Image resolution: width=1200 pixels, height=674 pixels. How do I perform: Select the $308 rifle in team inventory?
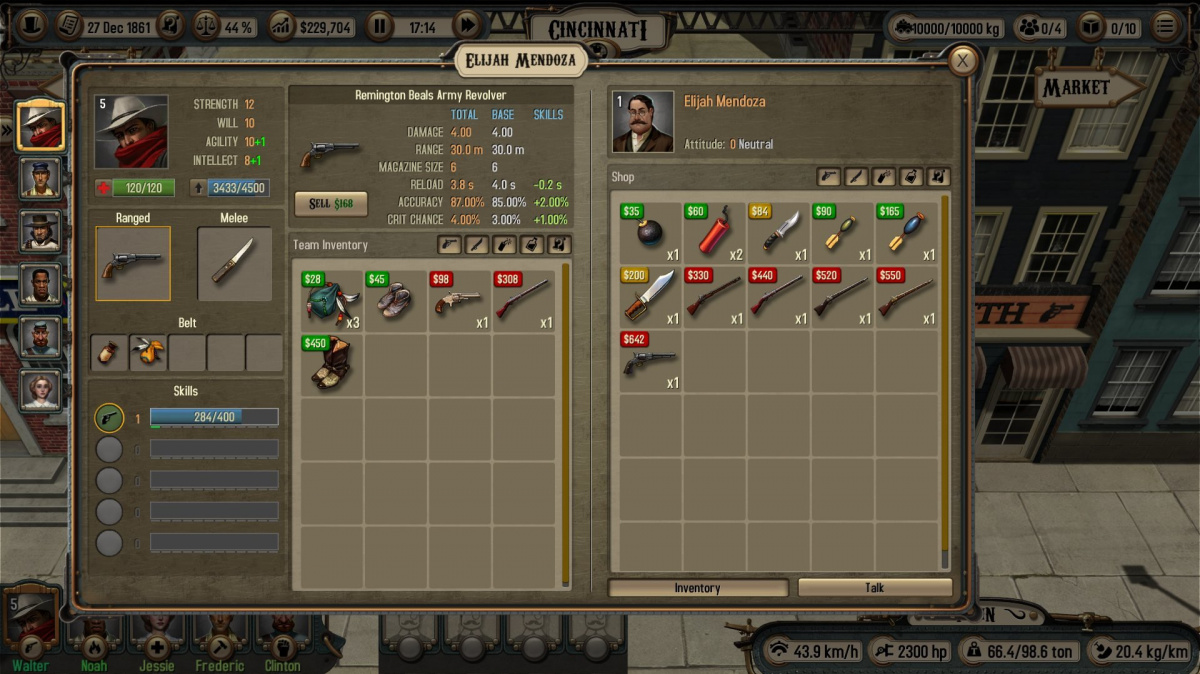523,300
